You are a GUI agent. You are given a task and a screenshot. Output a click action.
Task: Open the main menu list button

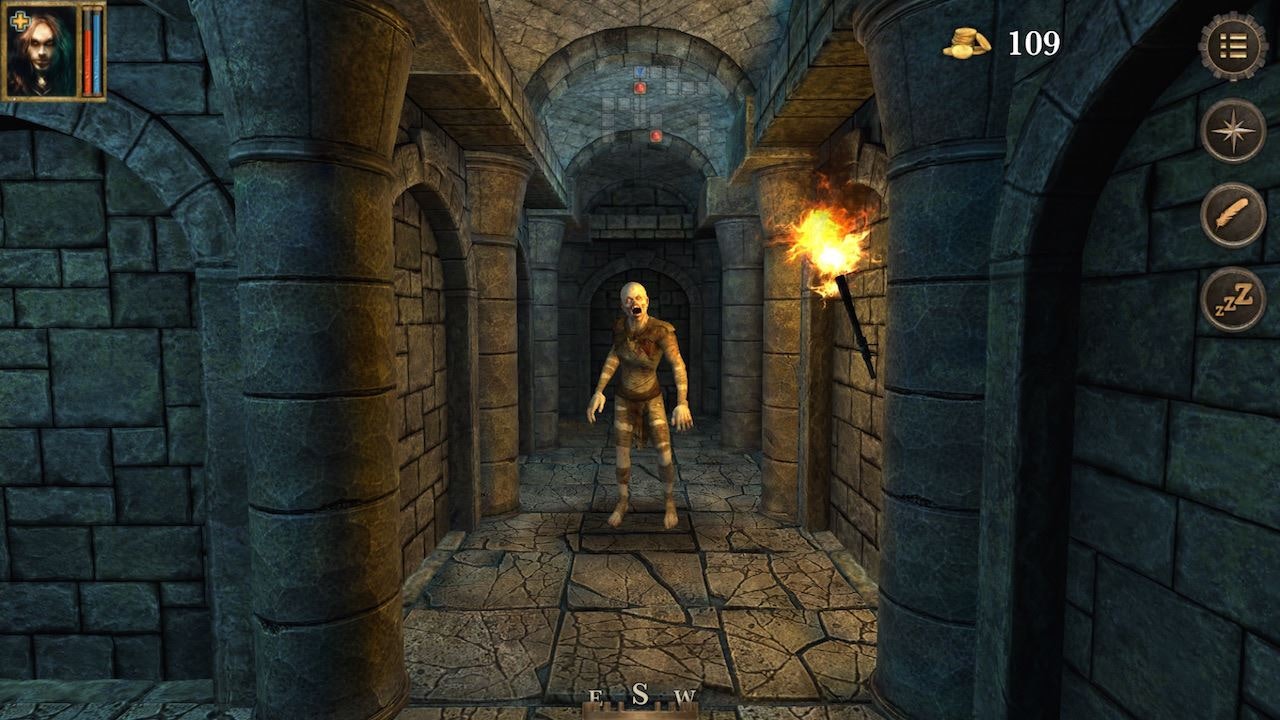tap(1232, 46)
